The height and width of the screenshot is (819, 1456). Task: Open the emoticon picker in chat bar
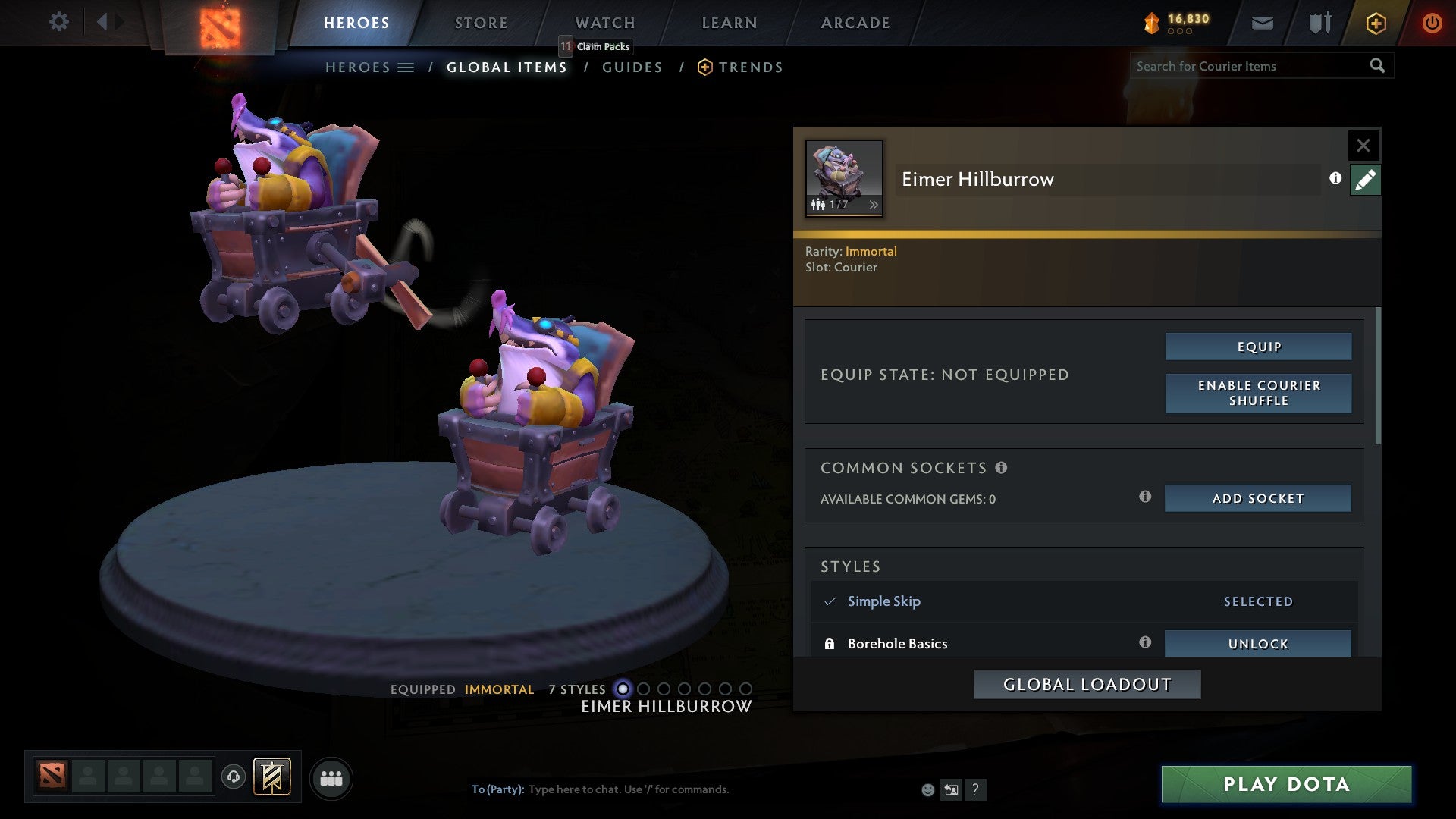click(x=927, y=789)
